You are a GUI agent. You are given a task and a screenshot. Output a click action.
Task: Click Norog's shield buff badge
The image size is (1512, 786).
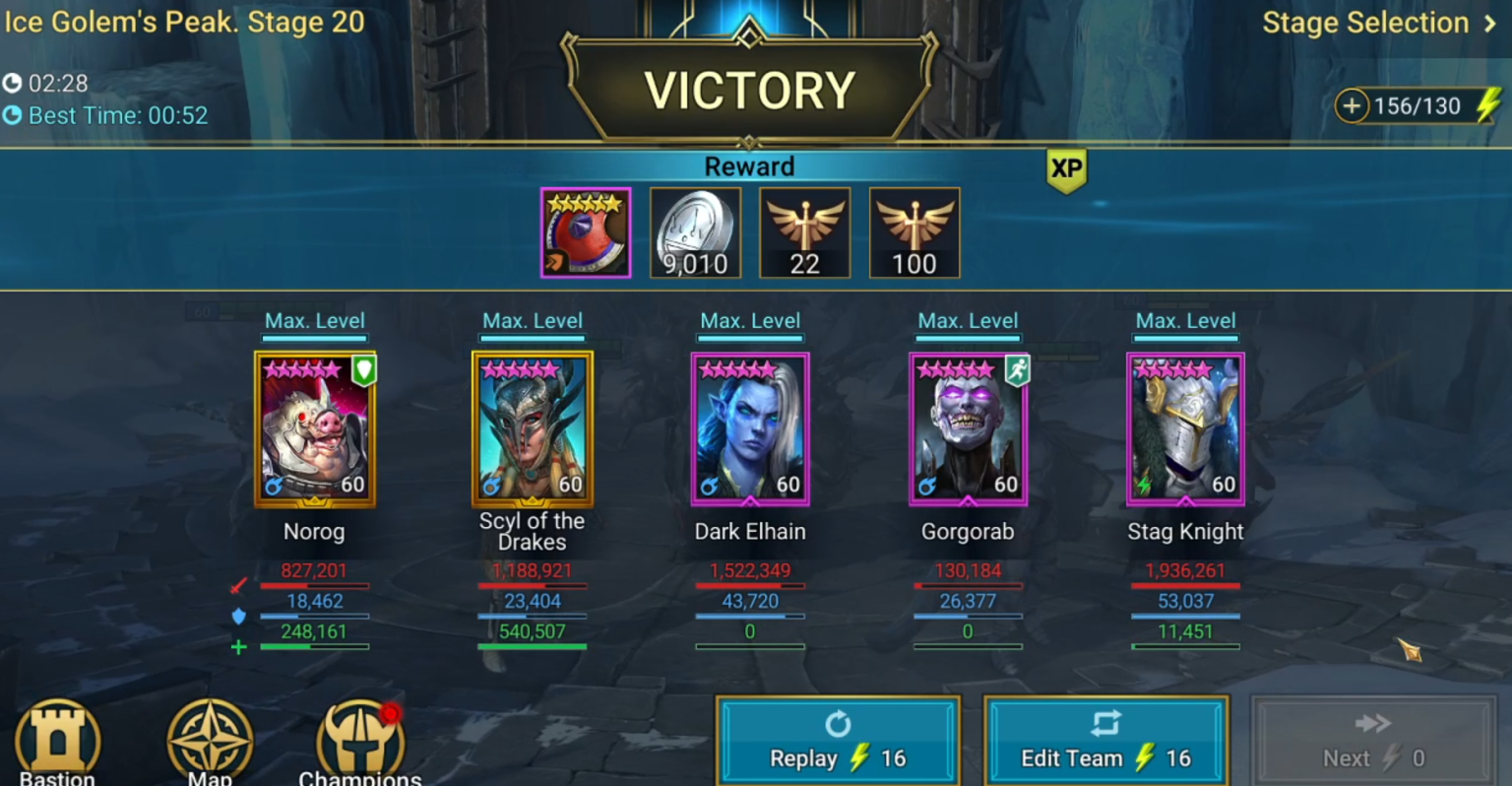363,371
